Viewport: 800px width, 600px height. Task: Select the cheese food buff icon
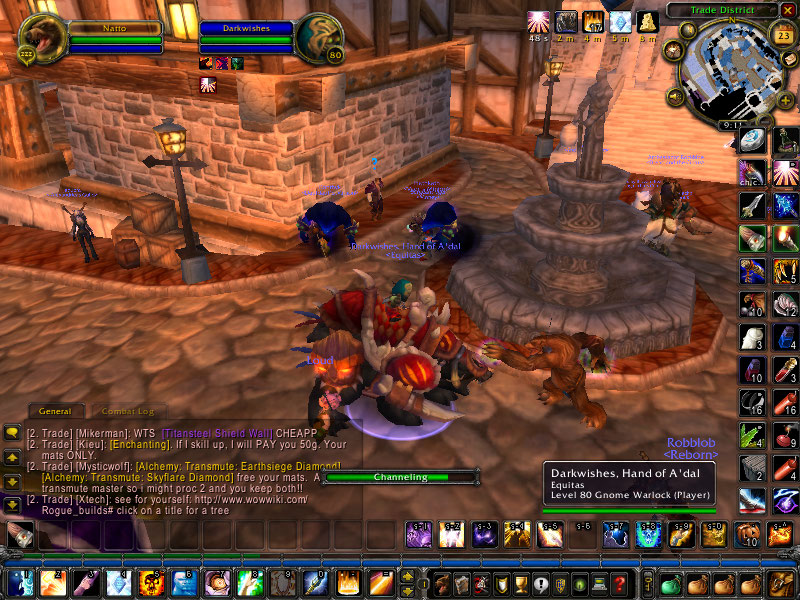click(x=650, y=22)
